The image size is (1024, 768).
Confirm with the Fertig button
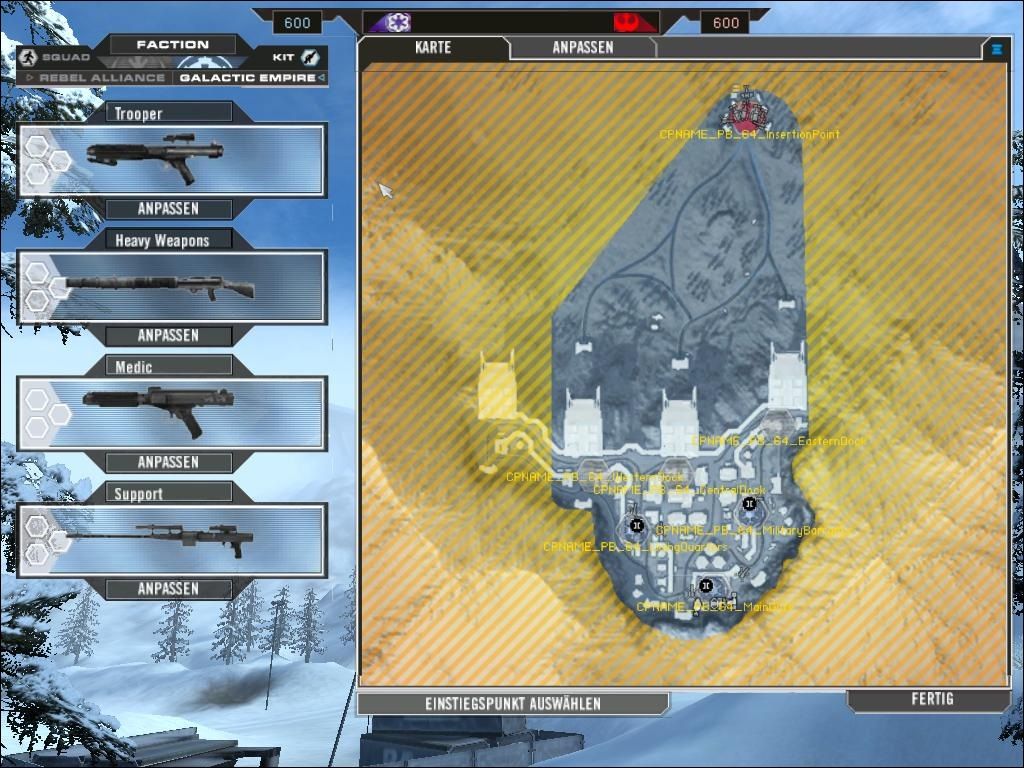pos(932,700)
